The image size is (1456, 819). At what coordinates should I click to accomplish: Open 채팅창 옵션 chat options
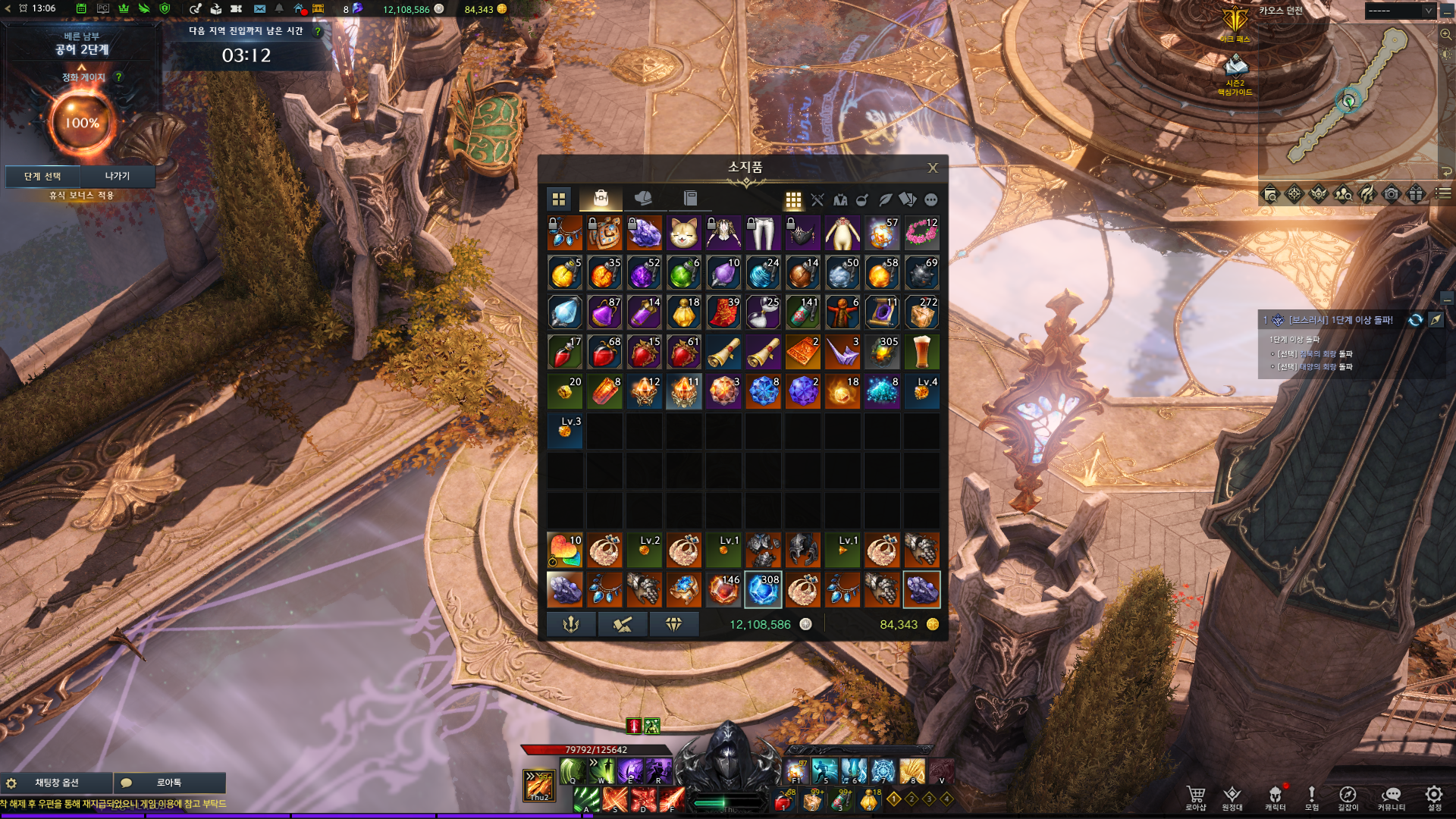[57, 783]
